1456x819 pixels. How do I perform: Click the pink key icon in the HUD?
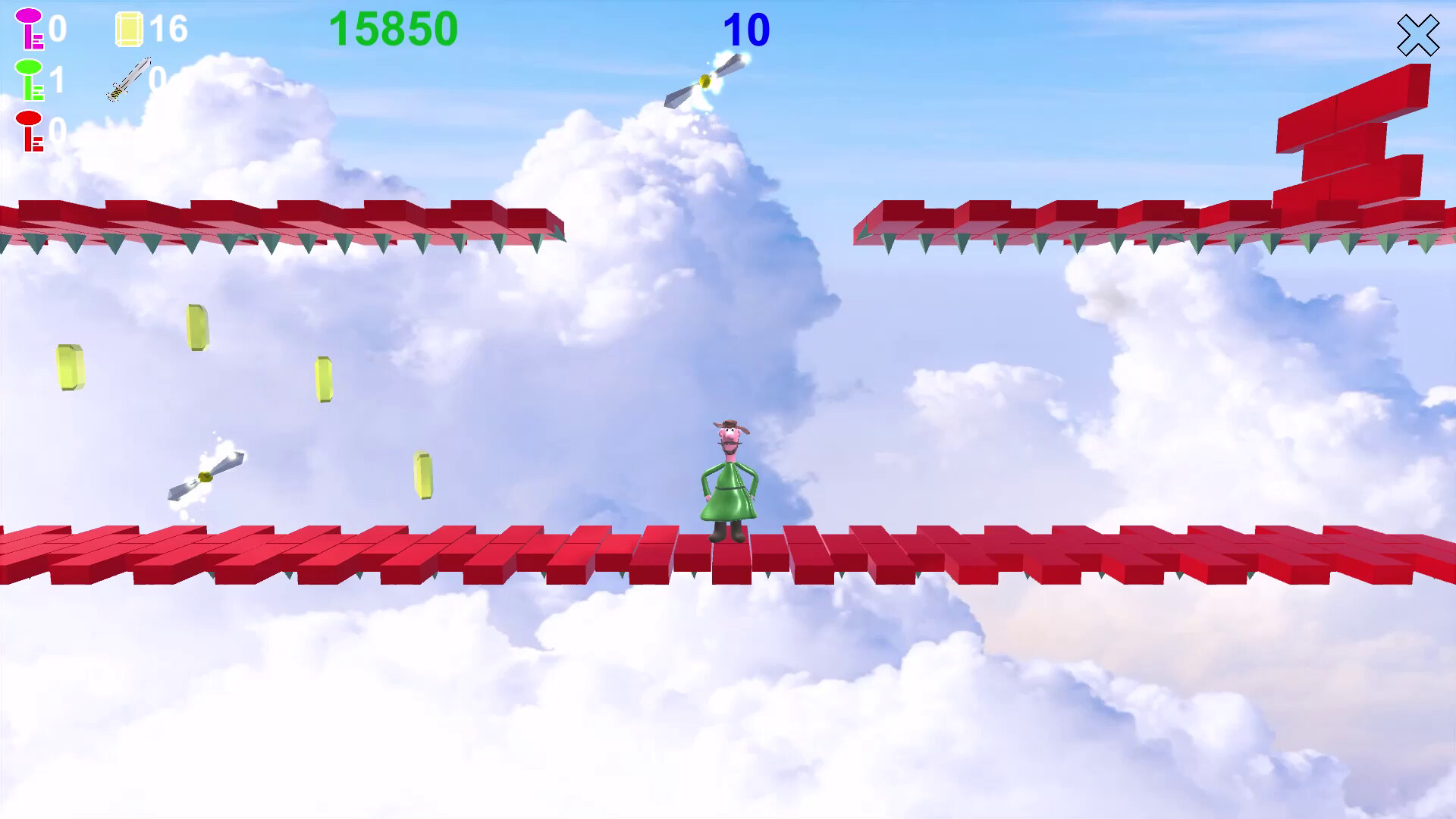29,29
